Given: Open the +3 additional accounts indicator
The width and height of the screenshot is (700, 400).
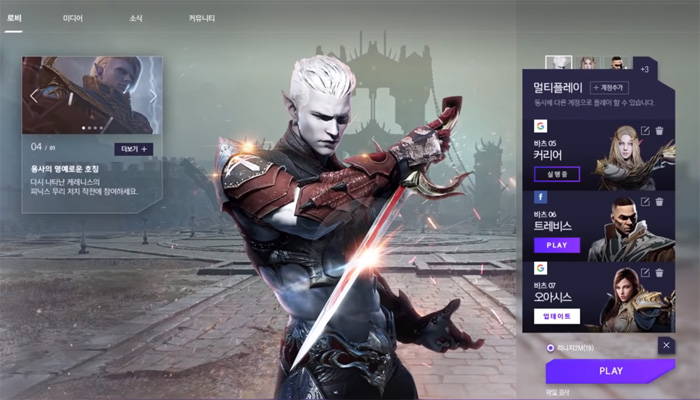Looking at the screenshot, I should tap(644, 69).
